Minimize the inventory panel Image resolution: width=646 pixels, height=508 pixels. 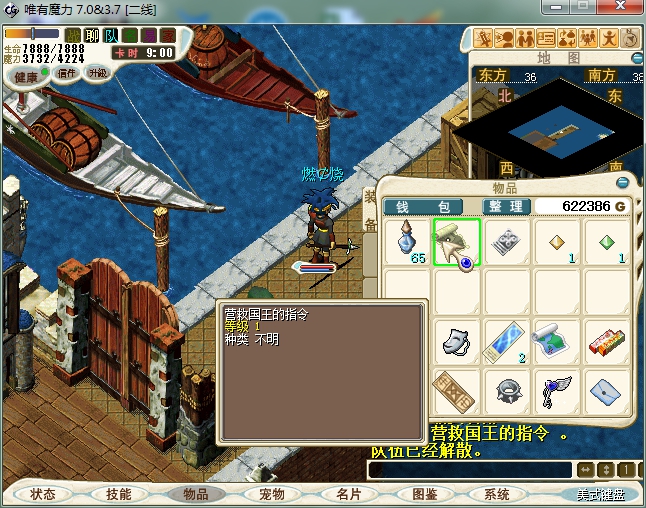622,184
